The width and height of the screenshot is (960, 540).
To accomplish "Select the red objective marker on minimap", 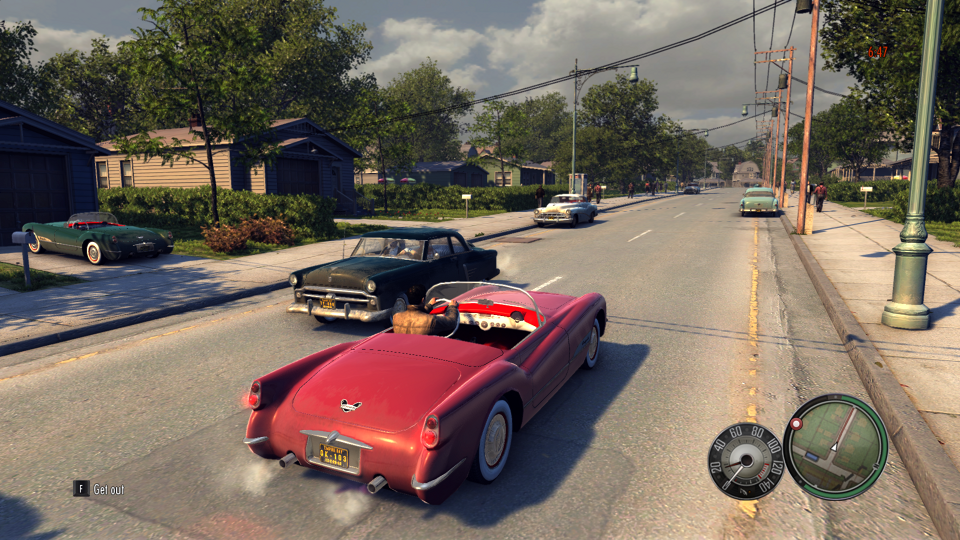I will point(797,424).
